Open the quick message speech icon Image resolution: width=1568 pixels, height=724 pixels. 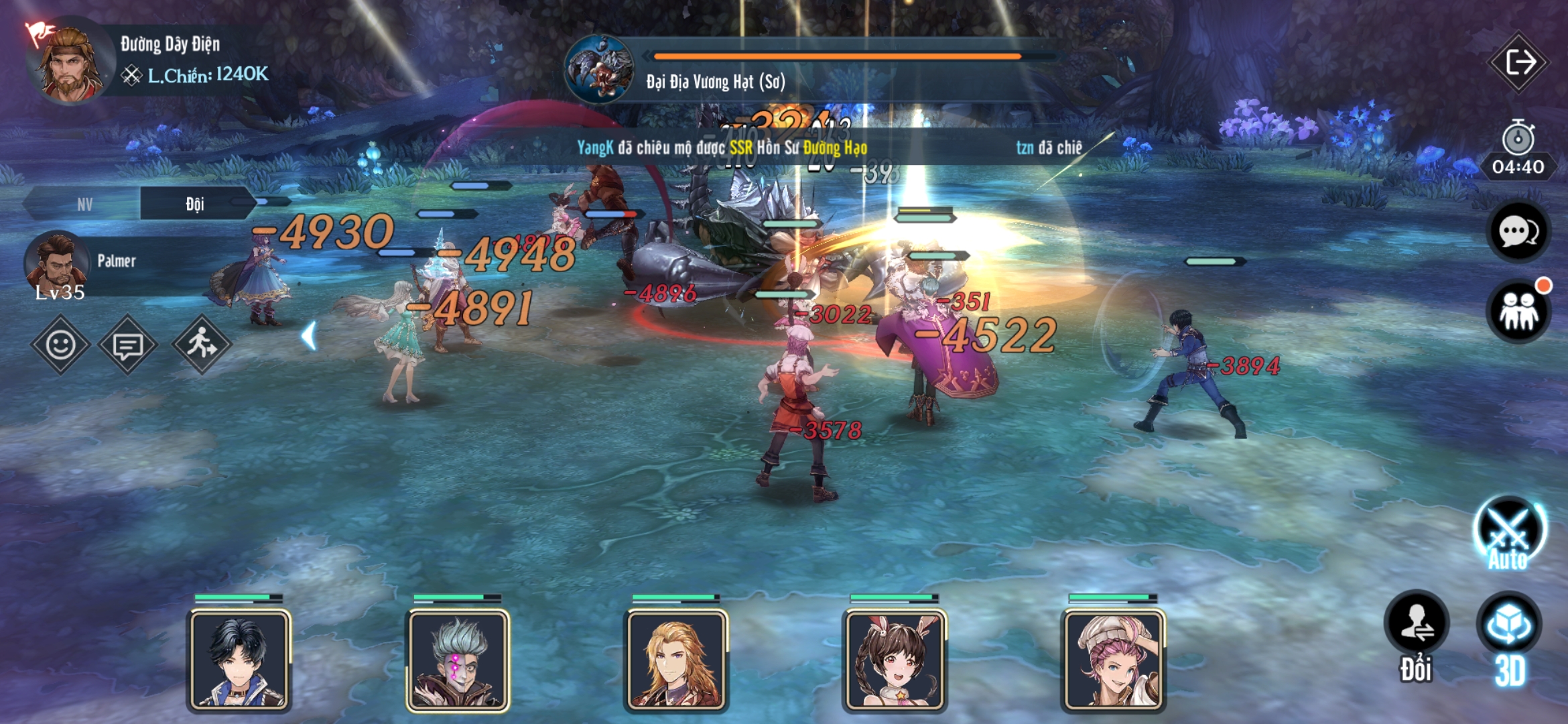[x=127, y=345]
